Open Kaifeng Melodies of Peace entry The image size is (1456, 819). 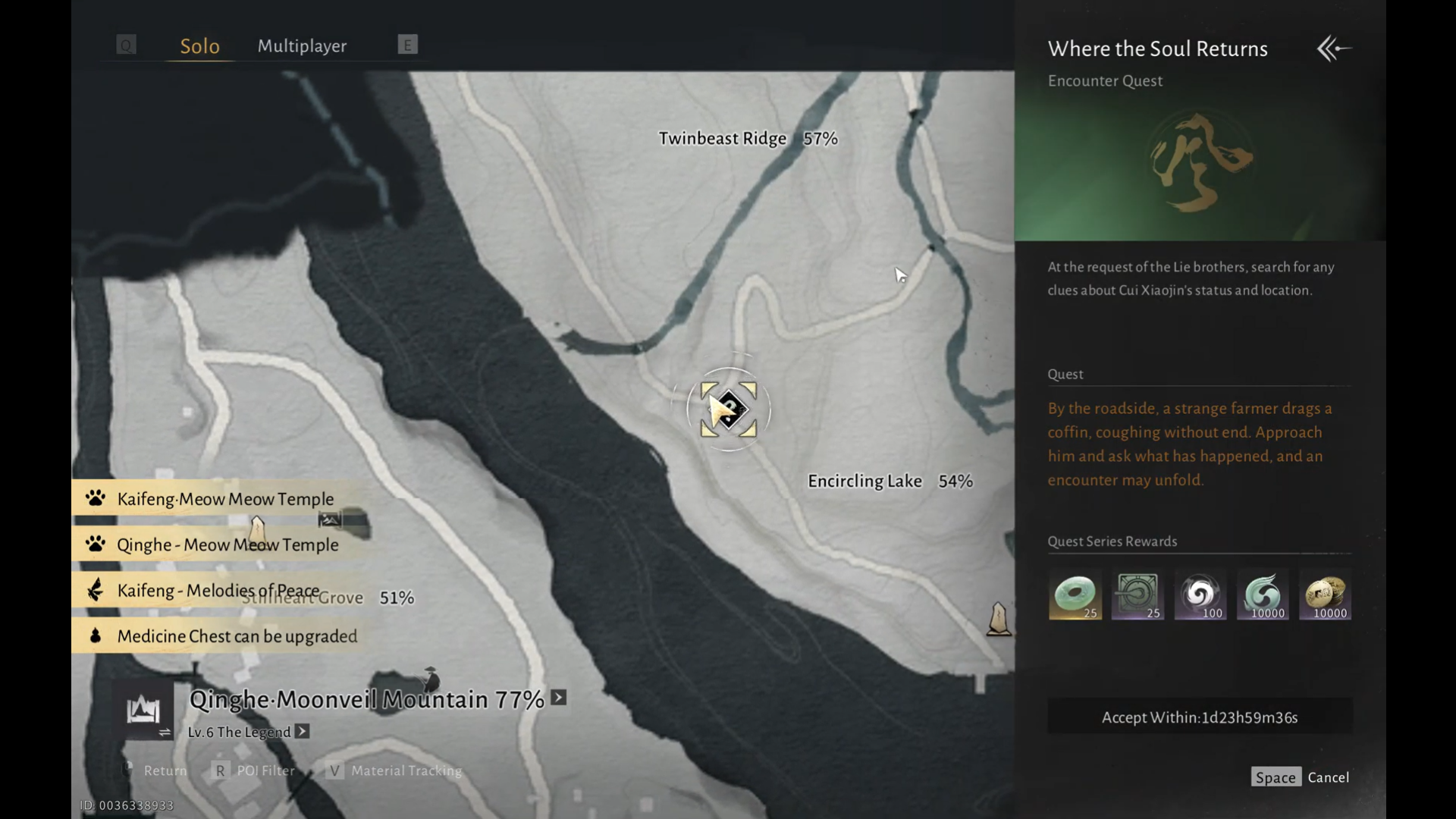[x=218, y=591]
